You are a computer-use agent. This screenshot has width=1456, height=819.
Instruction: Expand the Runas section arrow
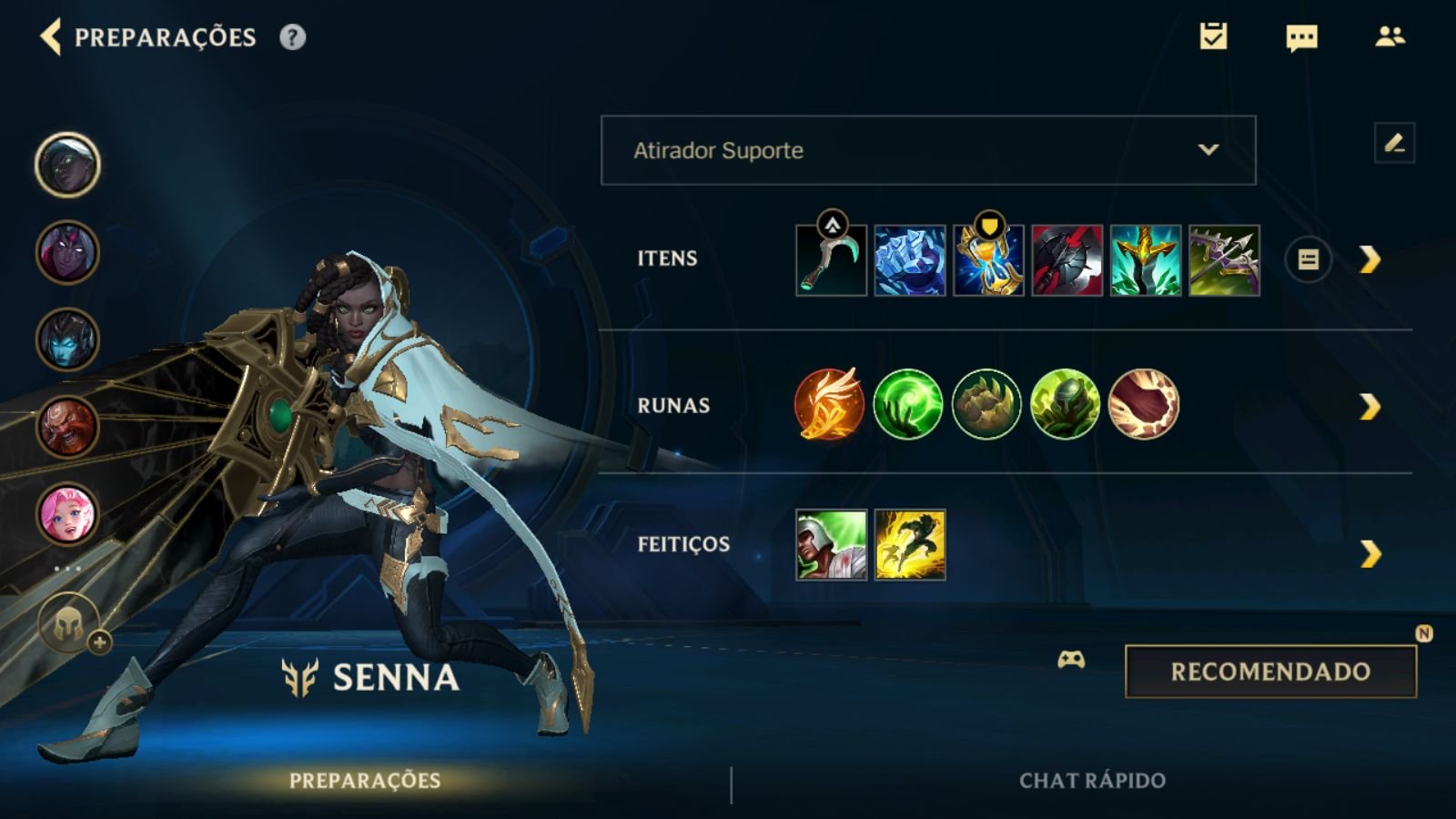point(1370,407)
